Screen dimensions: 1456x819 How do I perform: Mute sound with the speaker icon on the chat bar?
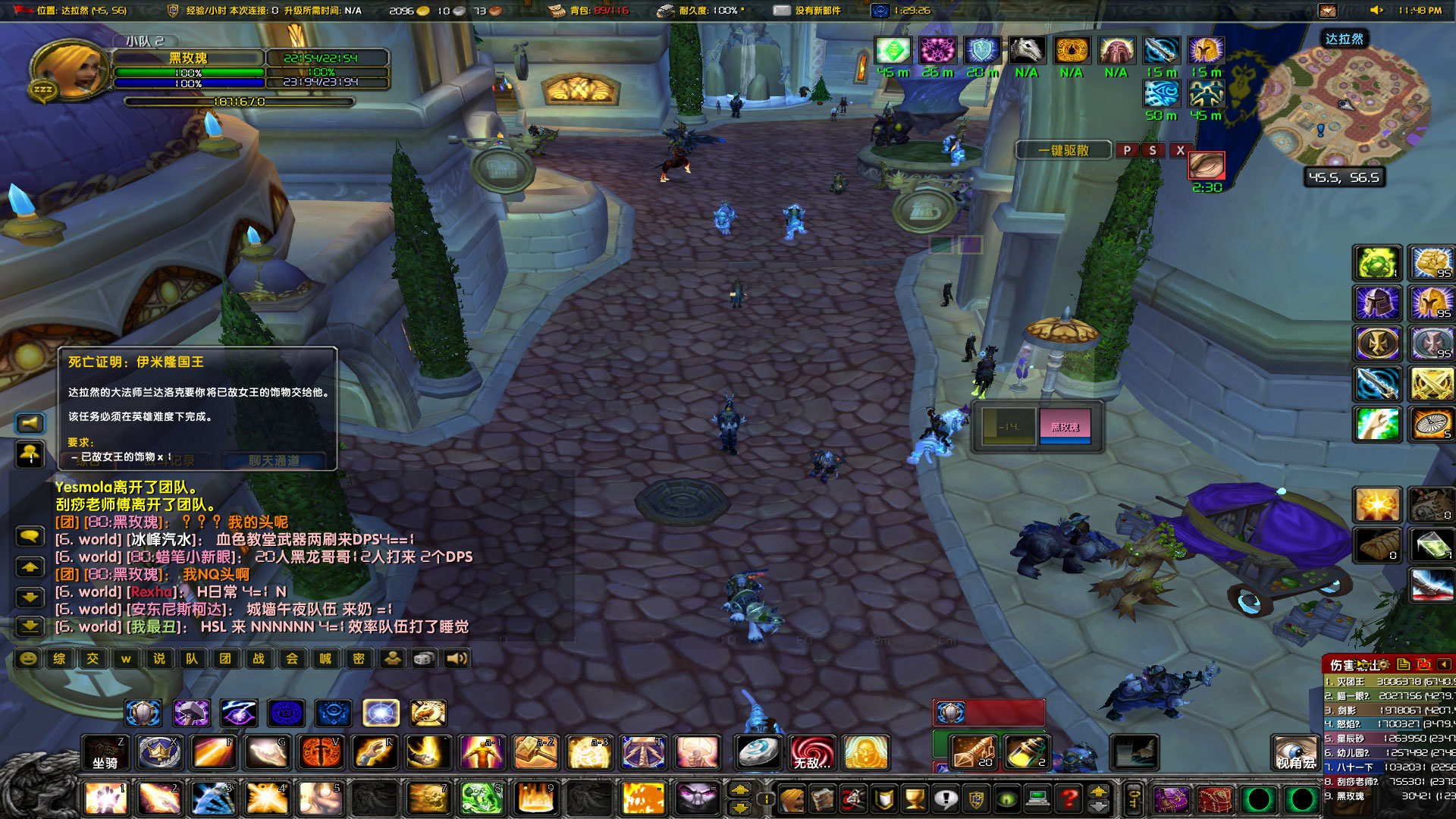click(x=455, y=658)
